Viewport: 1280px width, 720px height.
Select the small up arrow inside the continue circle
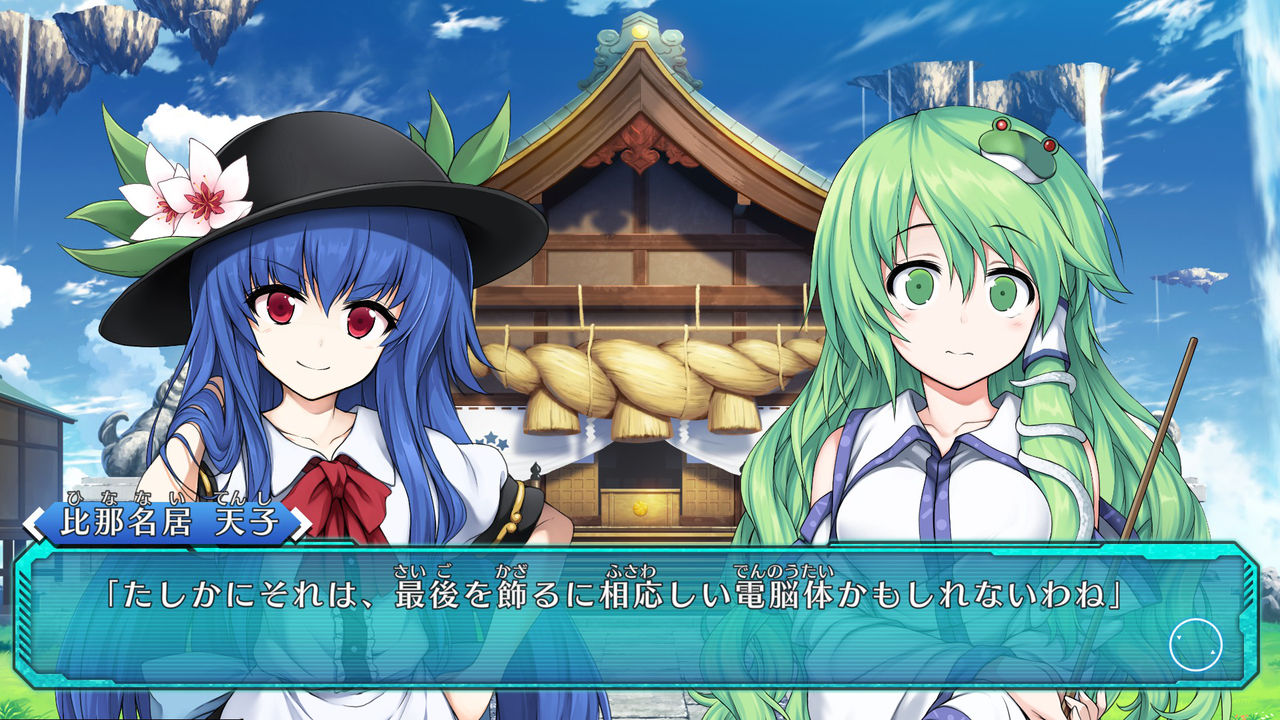click(1213, 652)
